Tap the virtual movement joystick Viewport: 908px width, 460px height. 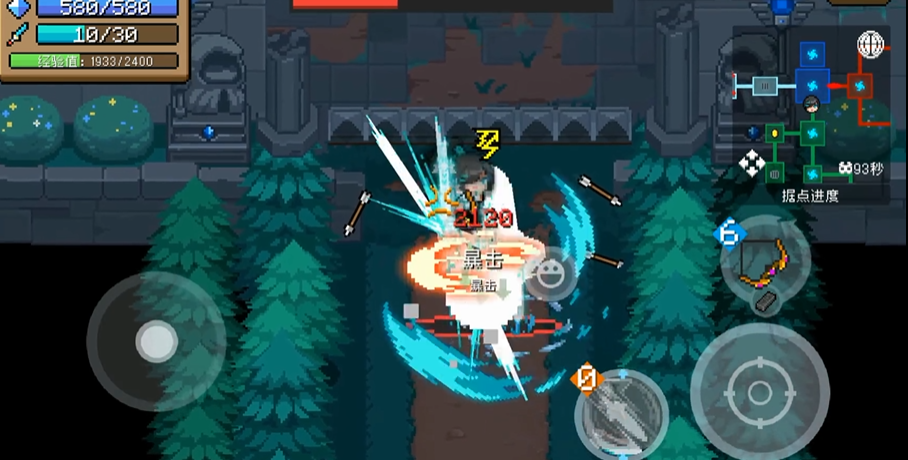tap(156, 342)
